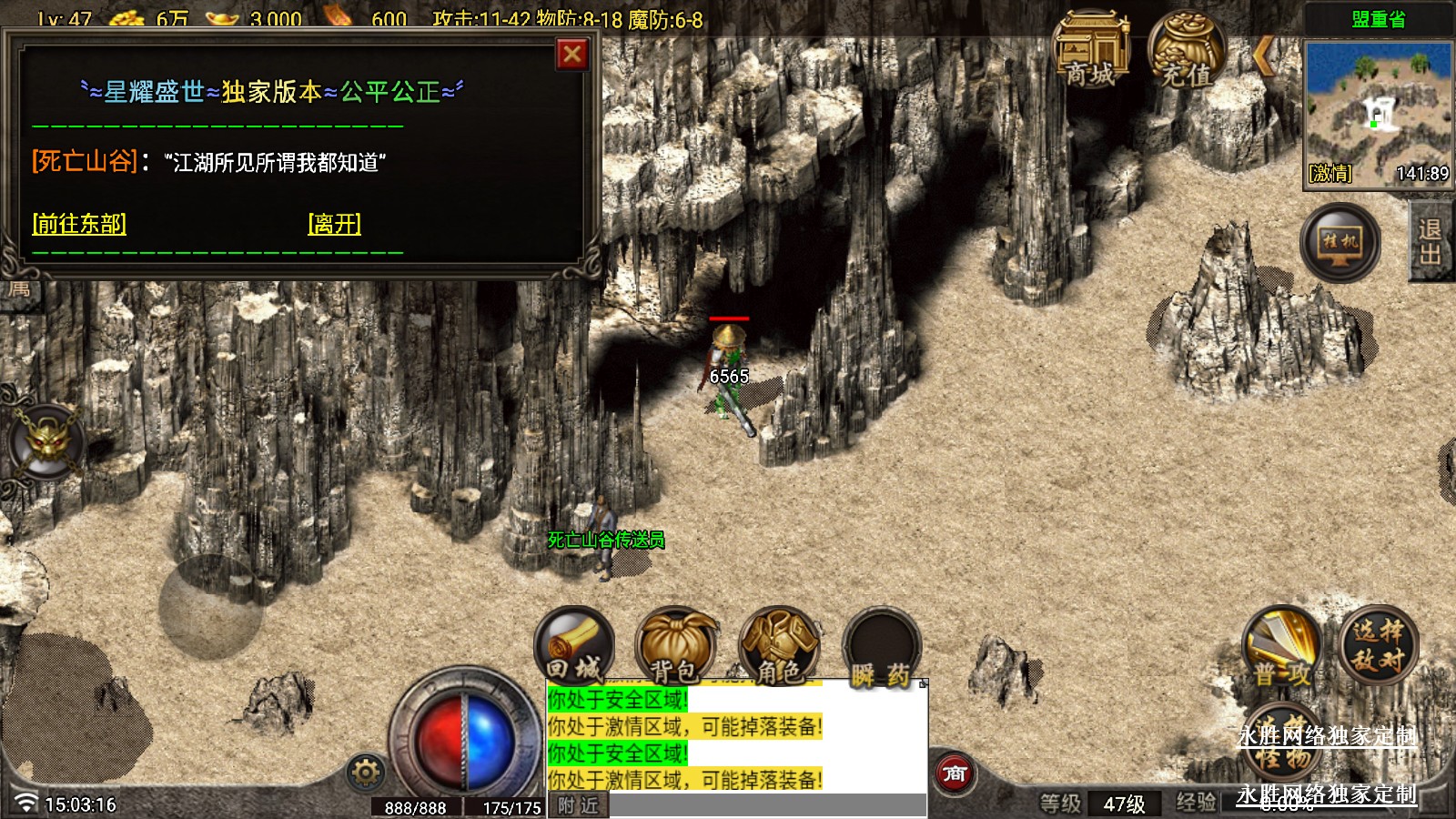
Task: Open the 背包 backpack
Action: coord(676,648)
